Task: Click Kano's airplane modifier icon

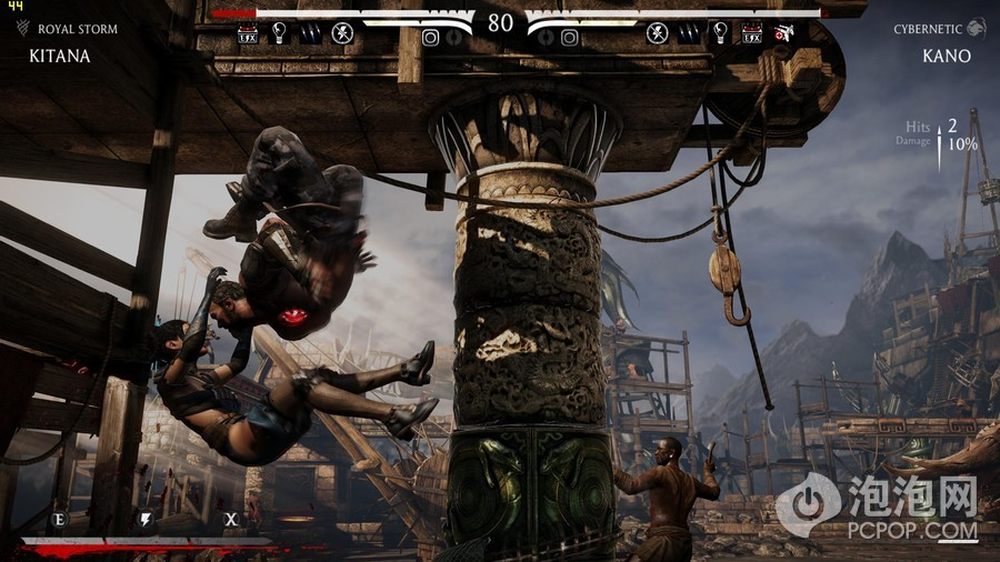Action: 783,33
